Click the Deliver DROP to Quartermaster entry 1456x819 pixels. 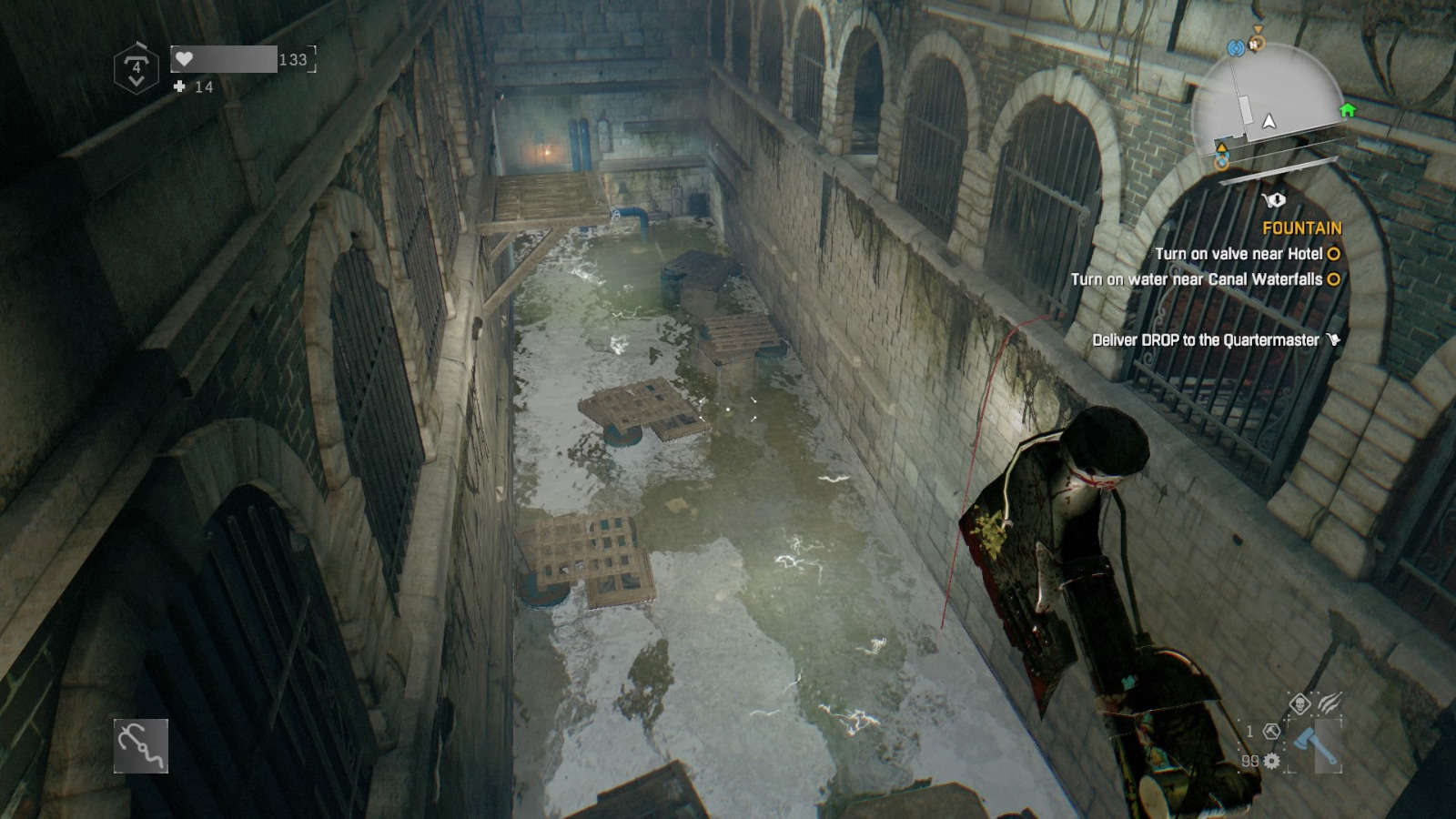click(1207, 339)
